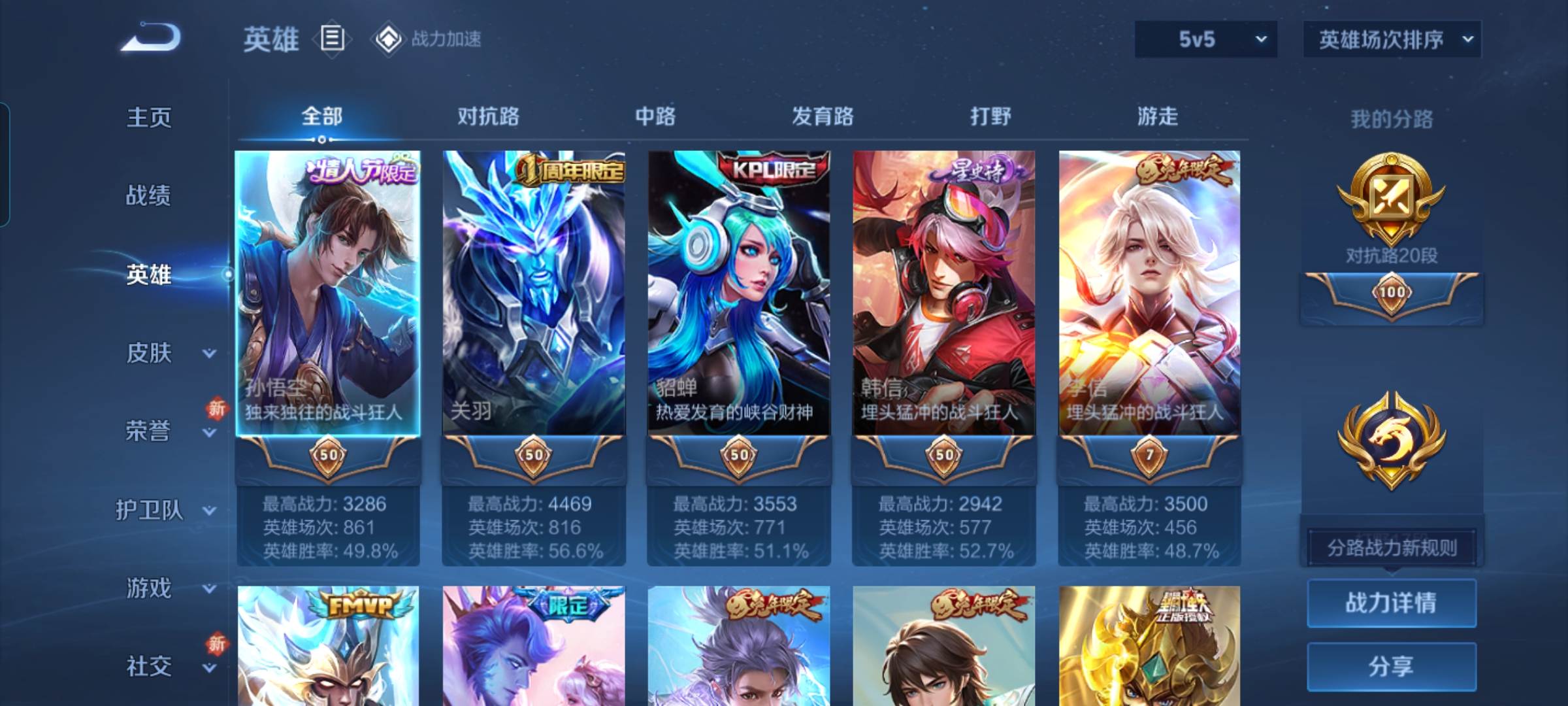Viewport: 1568px width, 706px height.
Task: Open the 英雄场次排序 sort dropdown
Action: pyautogui.click(x=1392, y=39)
